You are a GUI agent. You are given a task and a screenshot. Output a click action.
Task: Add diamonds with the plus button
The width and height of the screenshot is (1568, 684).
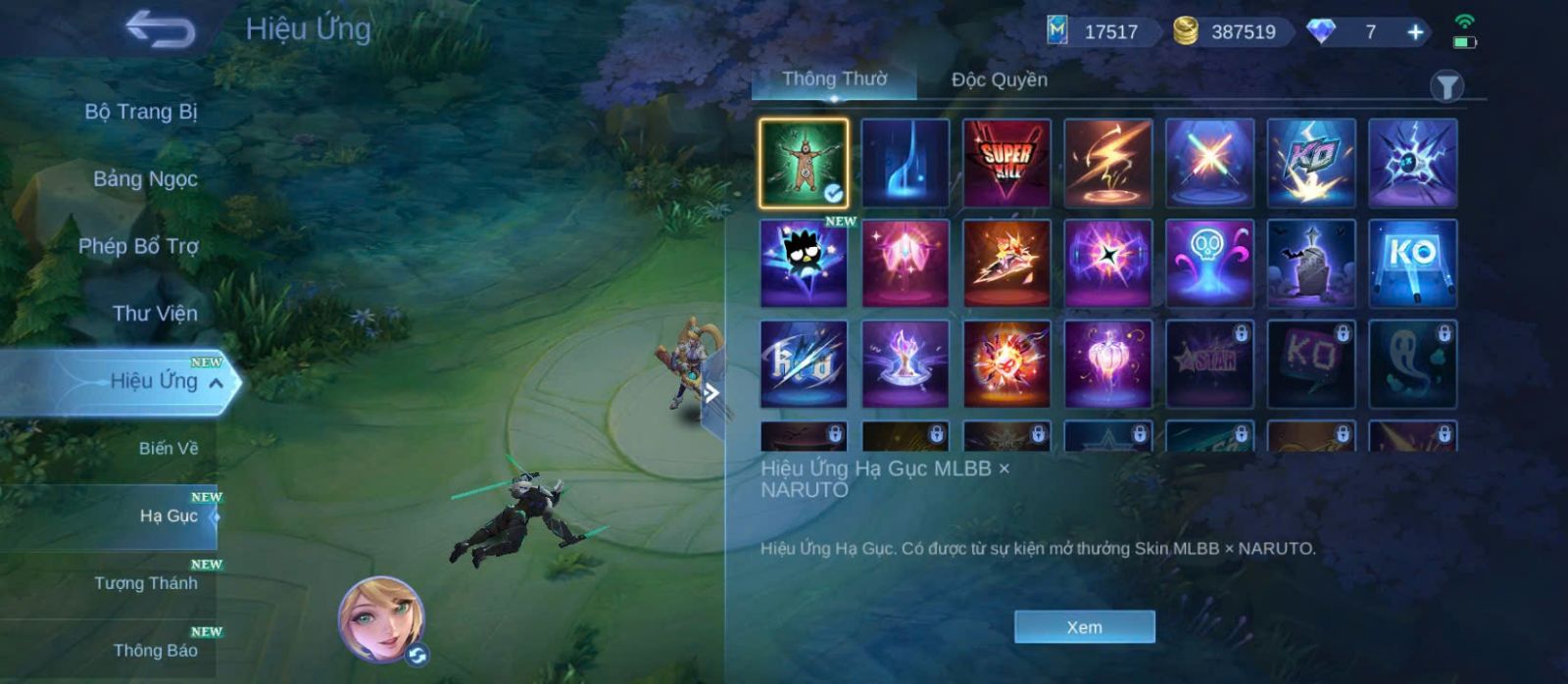tap(1415, 32)
